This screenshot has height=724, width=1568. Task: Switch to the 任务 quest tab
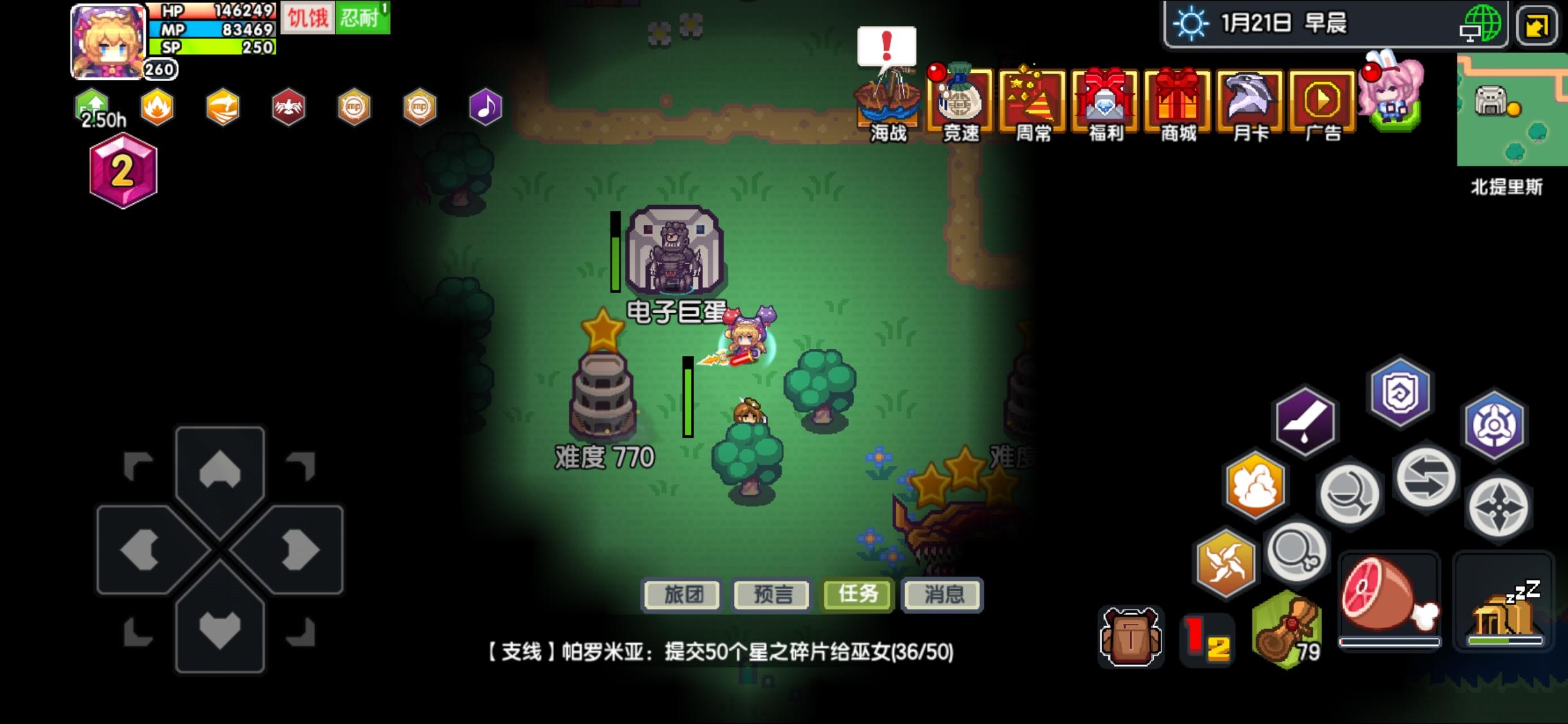click(857, 595)
